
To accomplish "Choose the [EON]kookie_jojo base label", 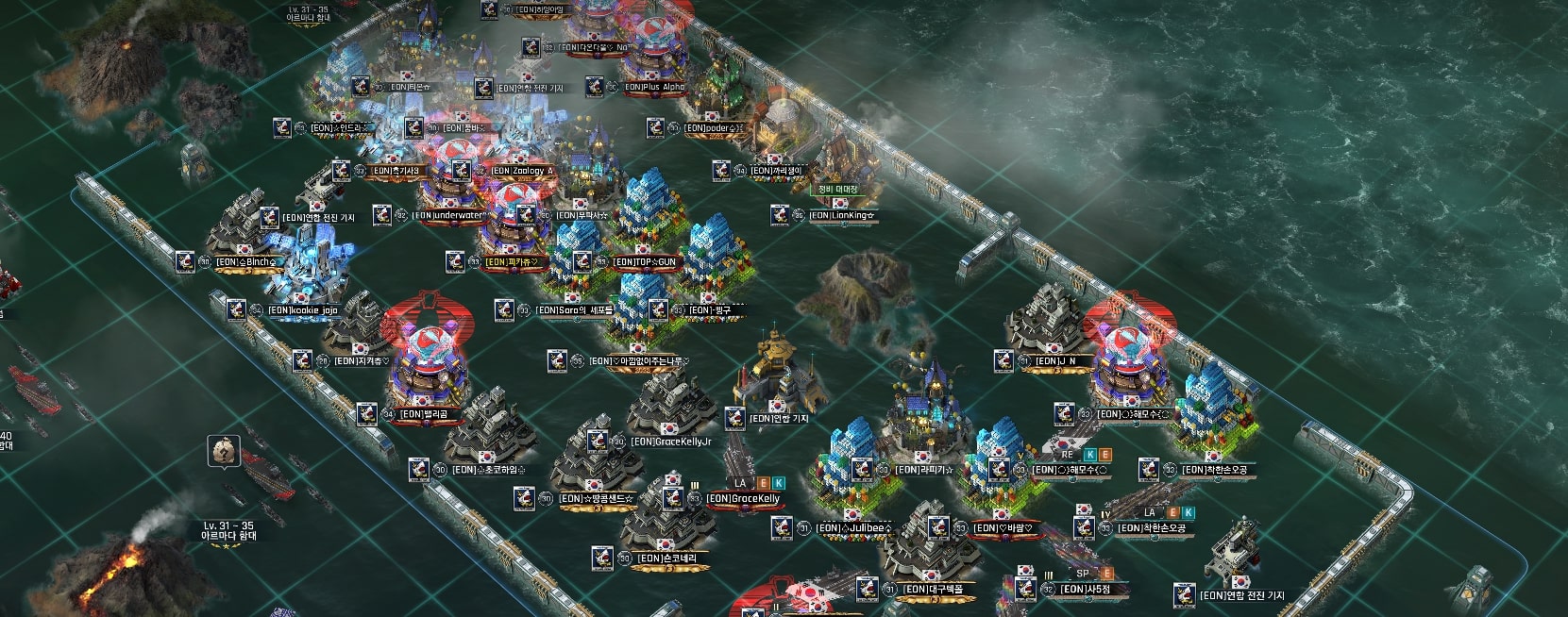I will 302,309.
